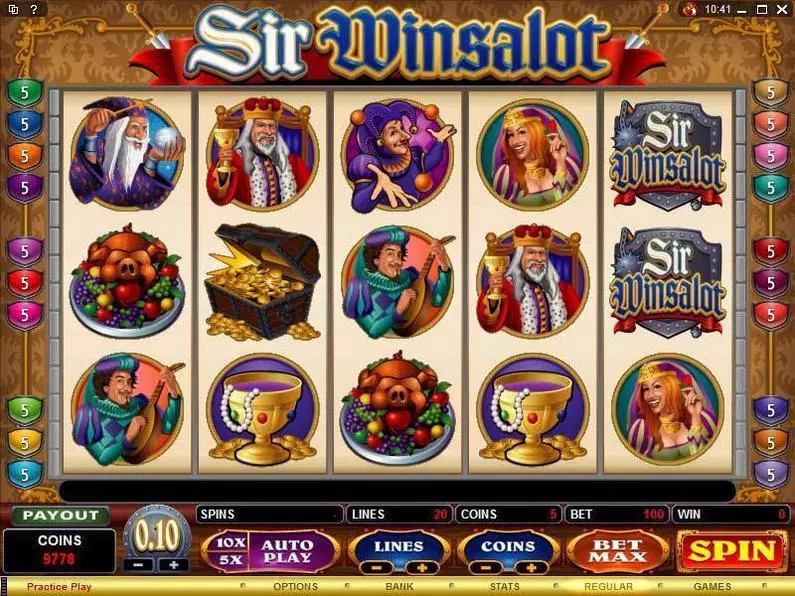The height and width of the screenshot is (596, 795).
Task: Open the Auto Play settings
Action: point(286,551)
